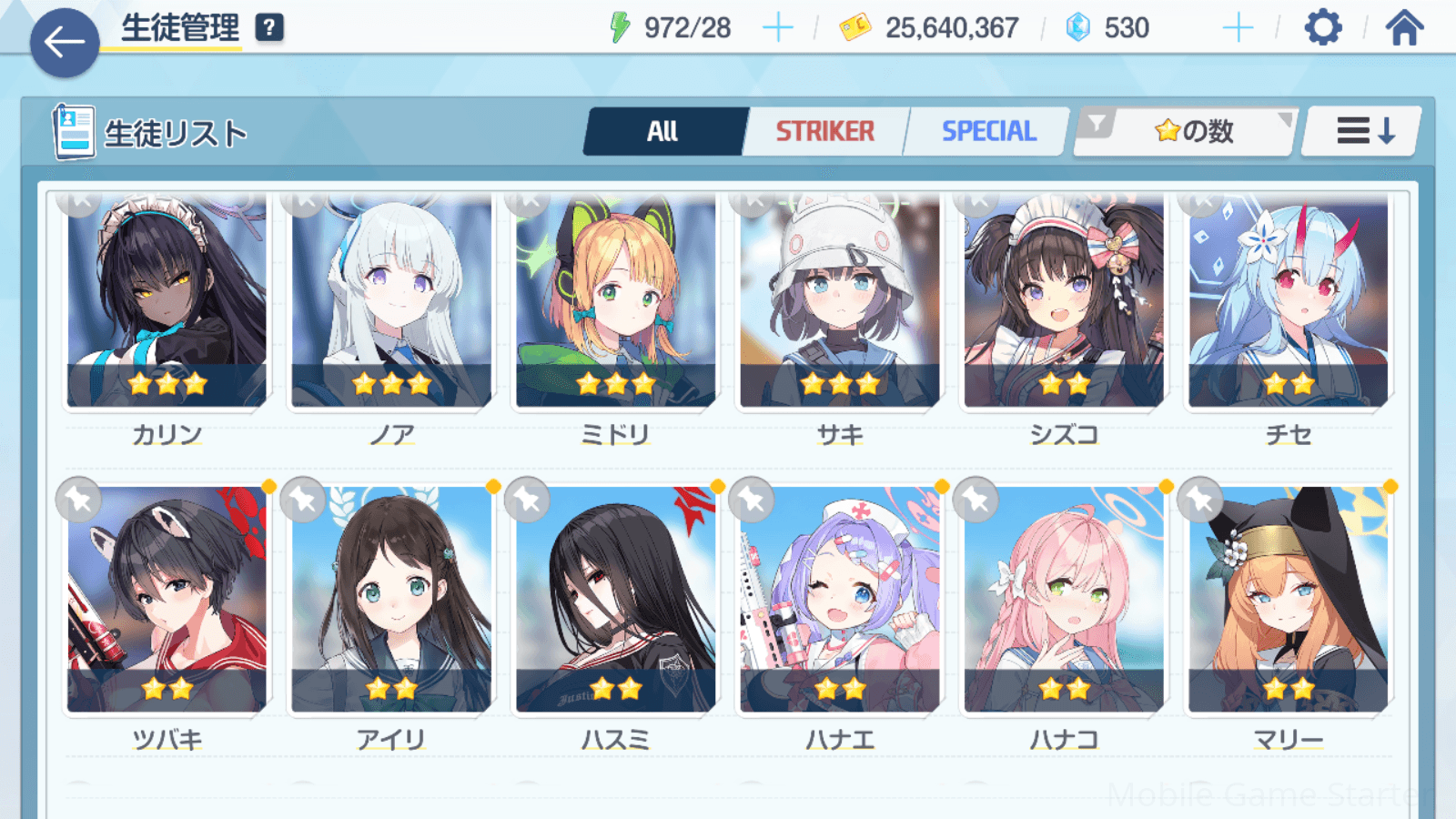Add more energy with the plus button
This screenshot has width=1456, height=819.
point(777,28)
